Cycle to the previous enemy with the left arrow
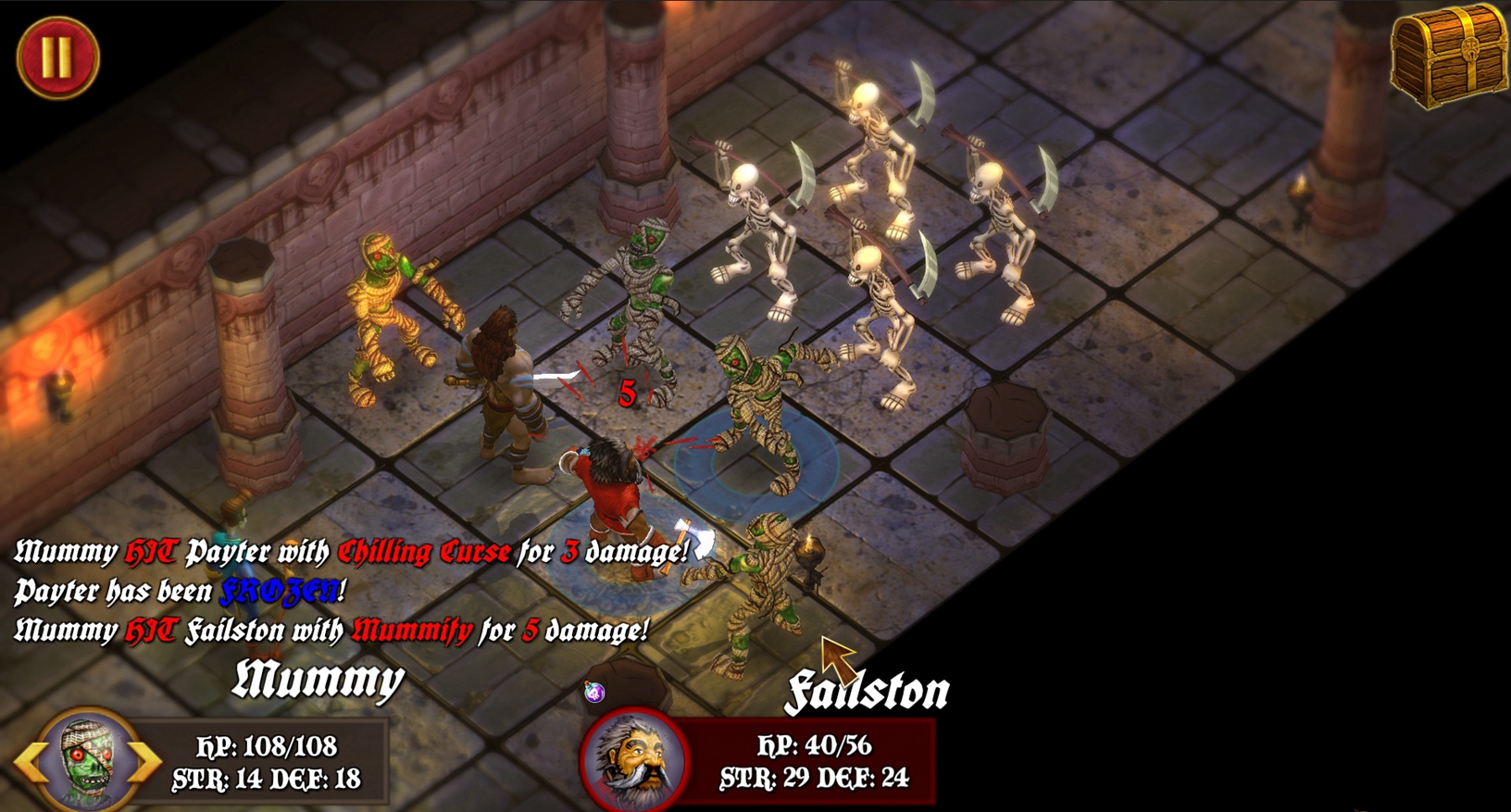Viewport: 1511px width, 812px height. point(30,762)
